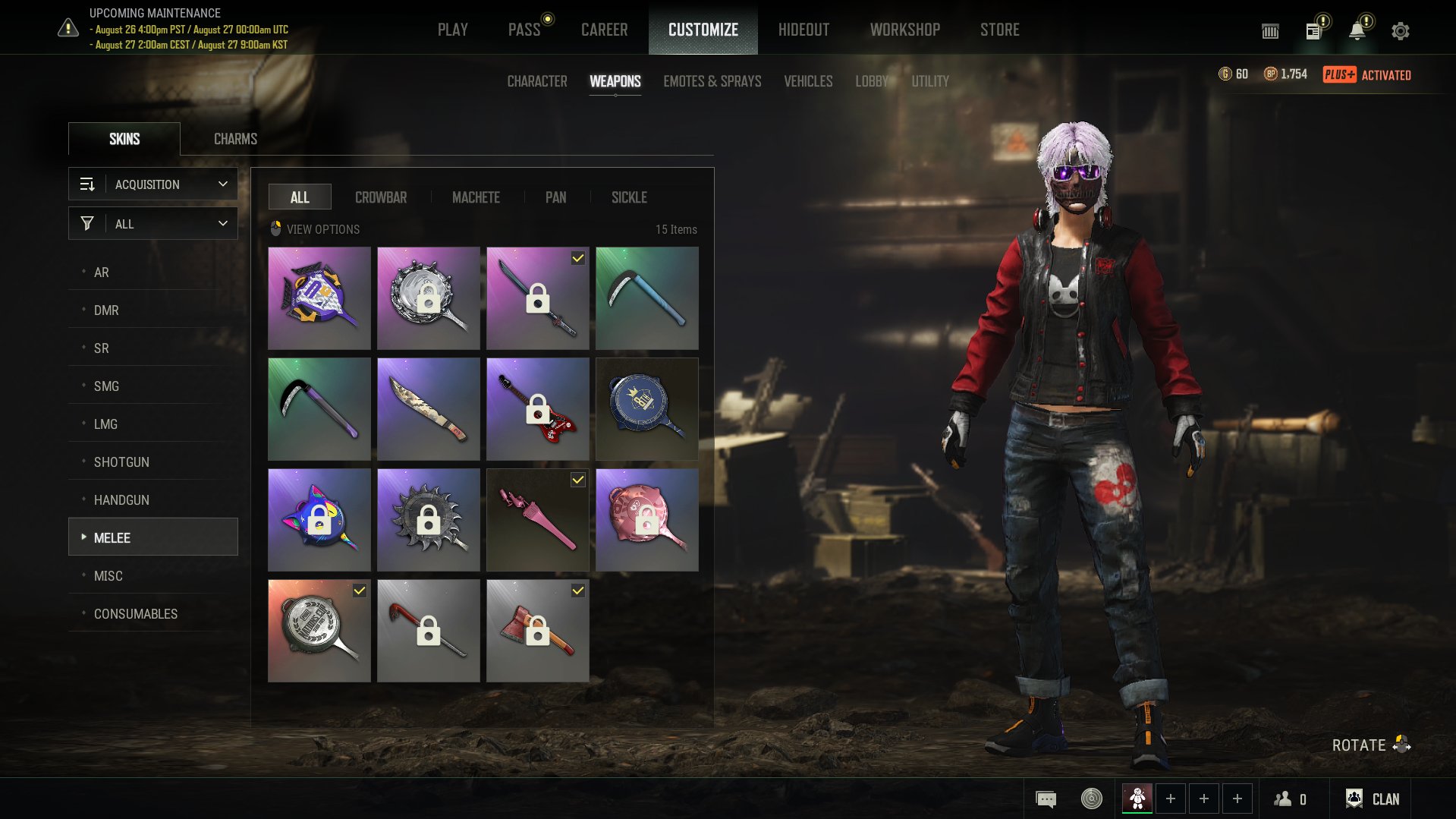Switch to the Charms tab
The height and width of the screenshot is (819, 1456).
click(235, 139)
